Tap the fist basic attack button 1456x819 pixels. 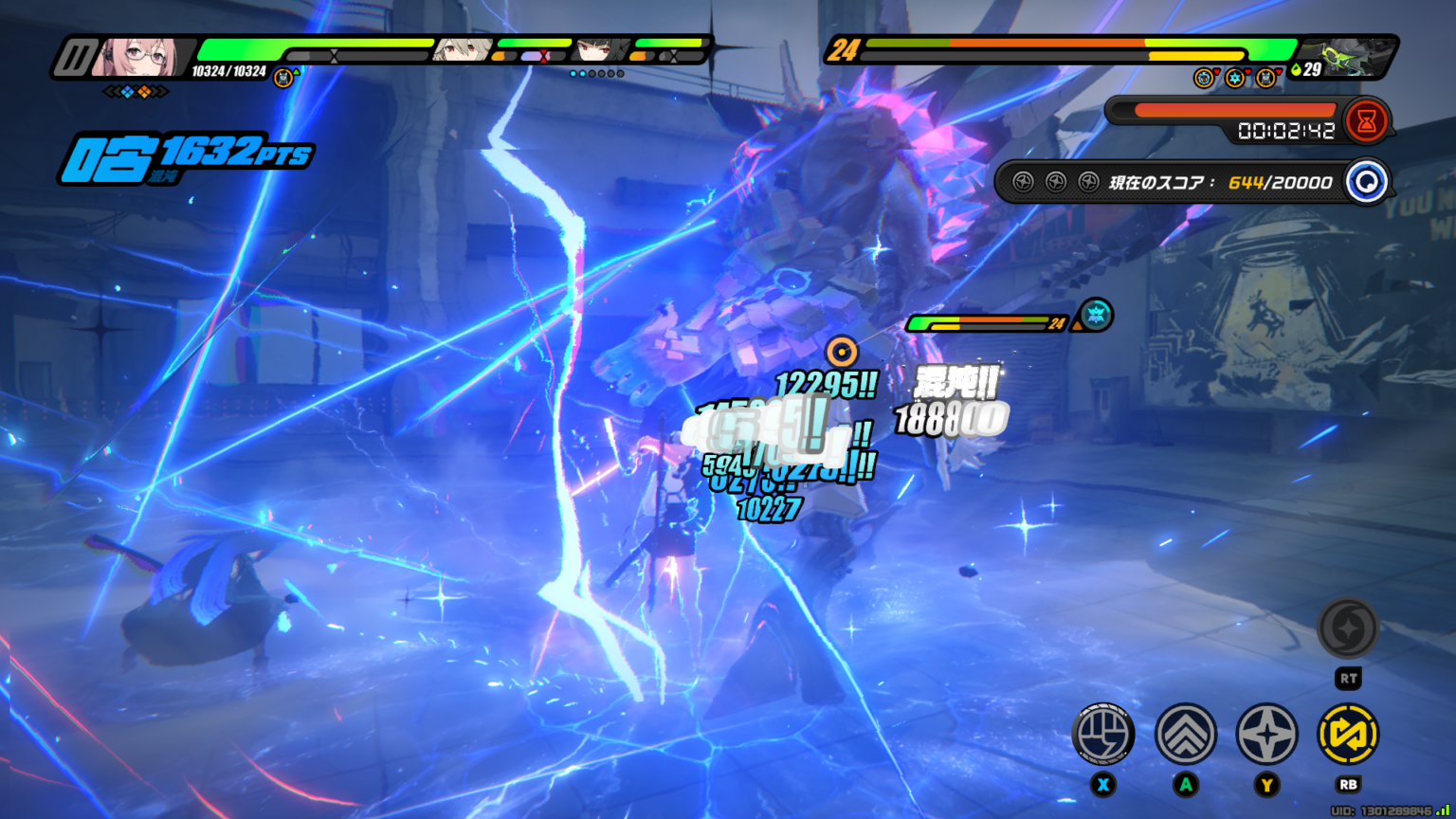(1103, 734)
